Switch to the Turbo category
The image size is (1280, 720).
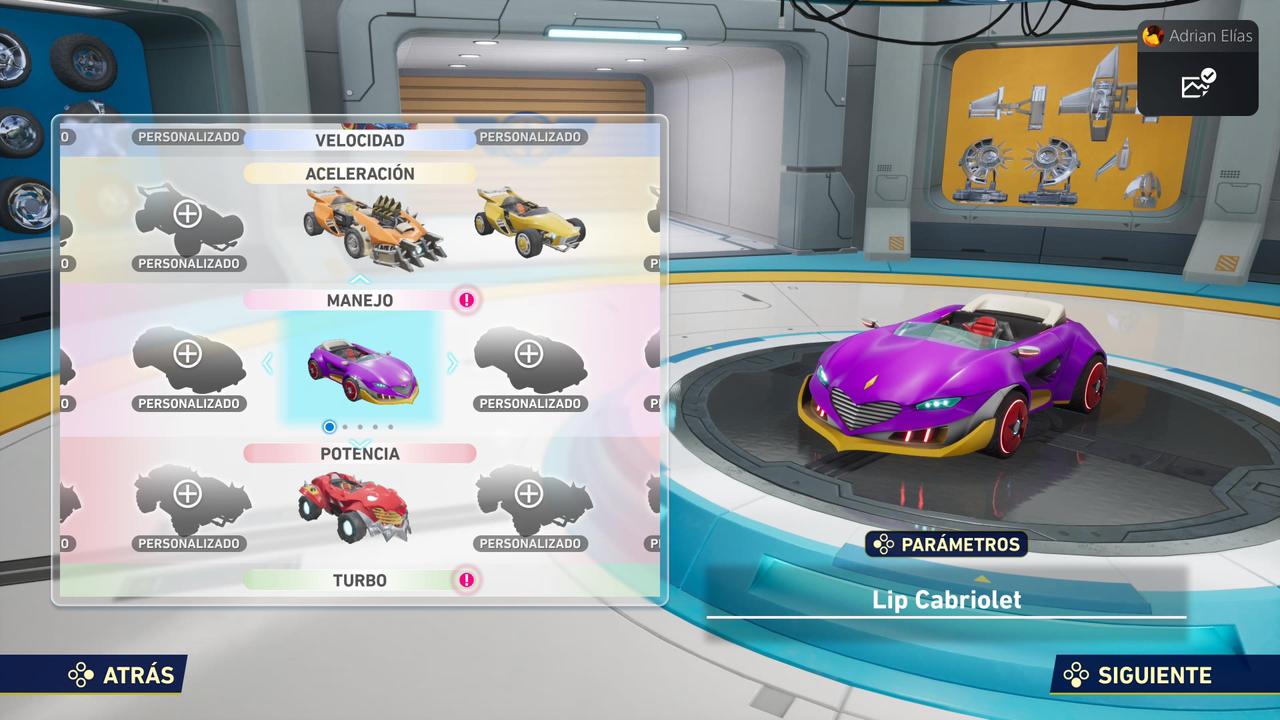coord(360,580)
